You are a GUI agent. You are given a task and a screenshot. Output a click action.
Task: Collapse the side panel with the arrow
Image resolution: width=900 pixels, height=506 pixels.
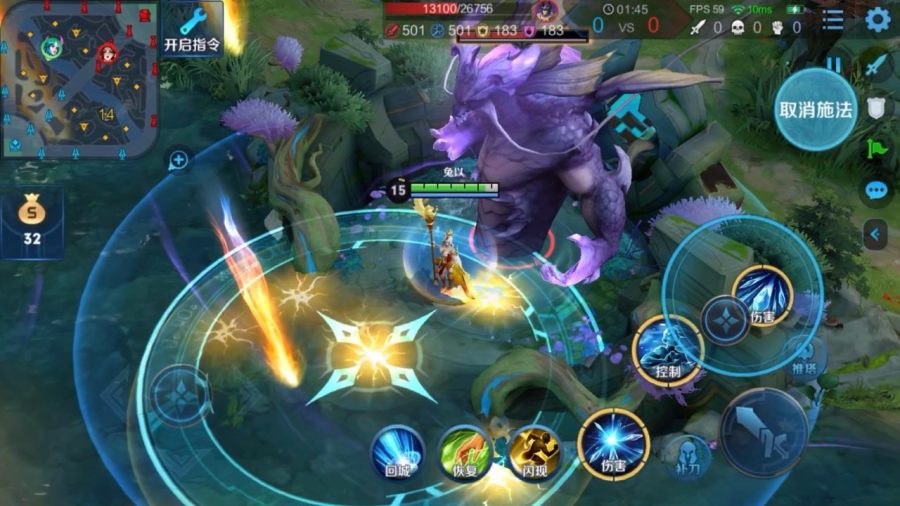tap(877, 234)
